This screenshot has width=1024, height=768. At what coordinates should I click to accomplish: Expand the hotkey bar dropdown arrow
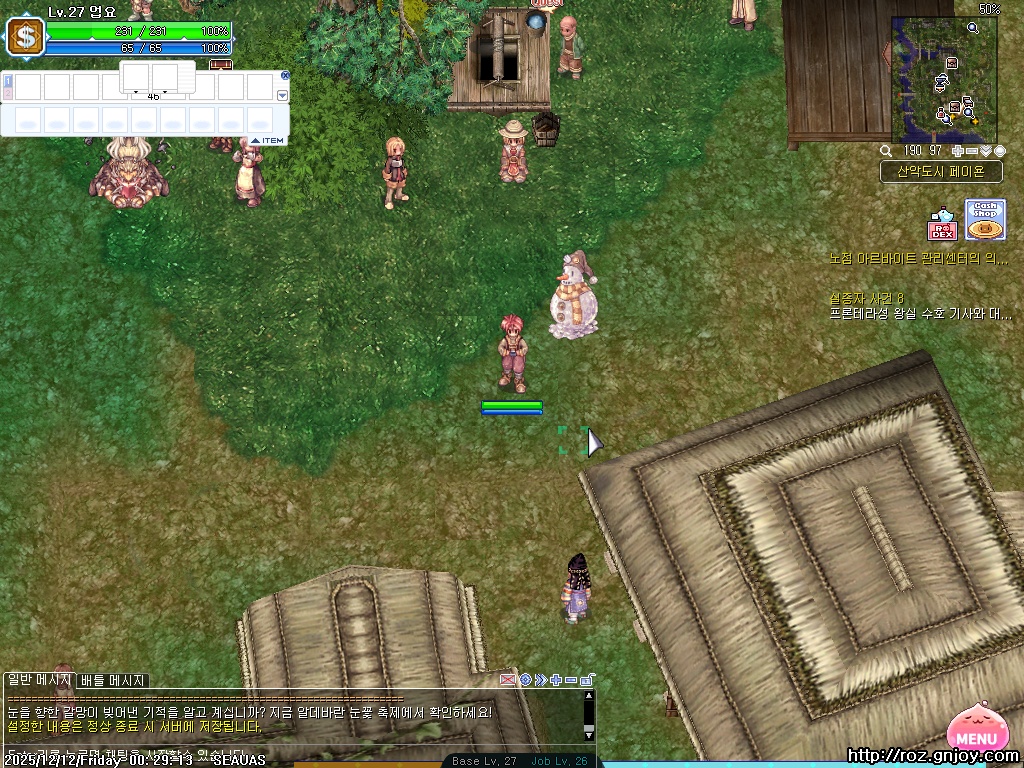282,95
